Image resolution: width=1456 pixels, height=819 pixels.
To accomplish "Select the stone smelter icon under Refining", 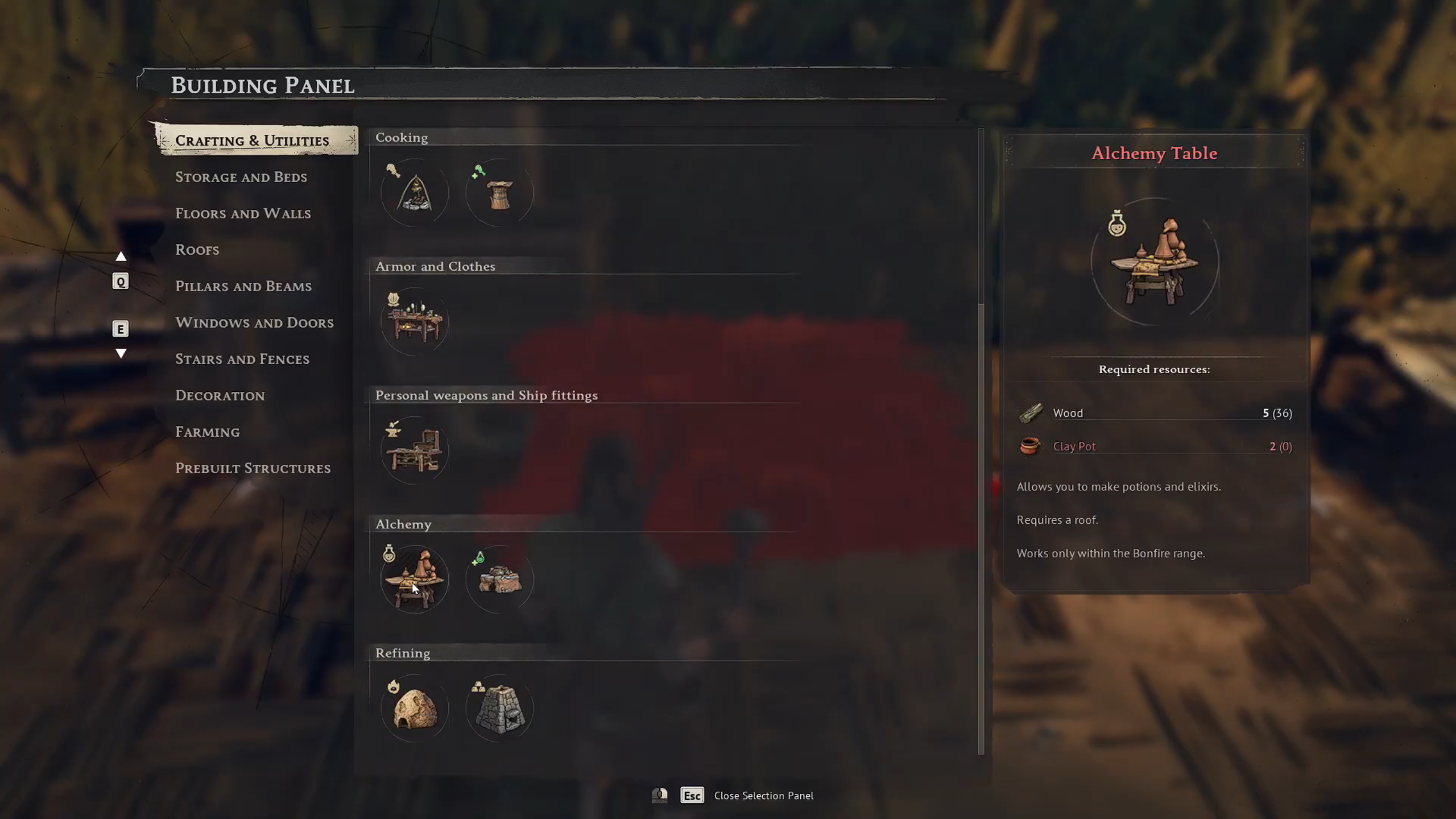I will [499, 707].
